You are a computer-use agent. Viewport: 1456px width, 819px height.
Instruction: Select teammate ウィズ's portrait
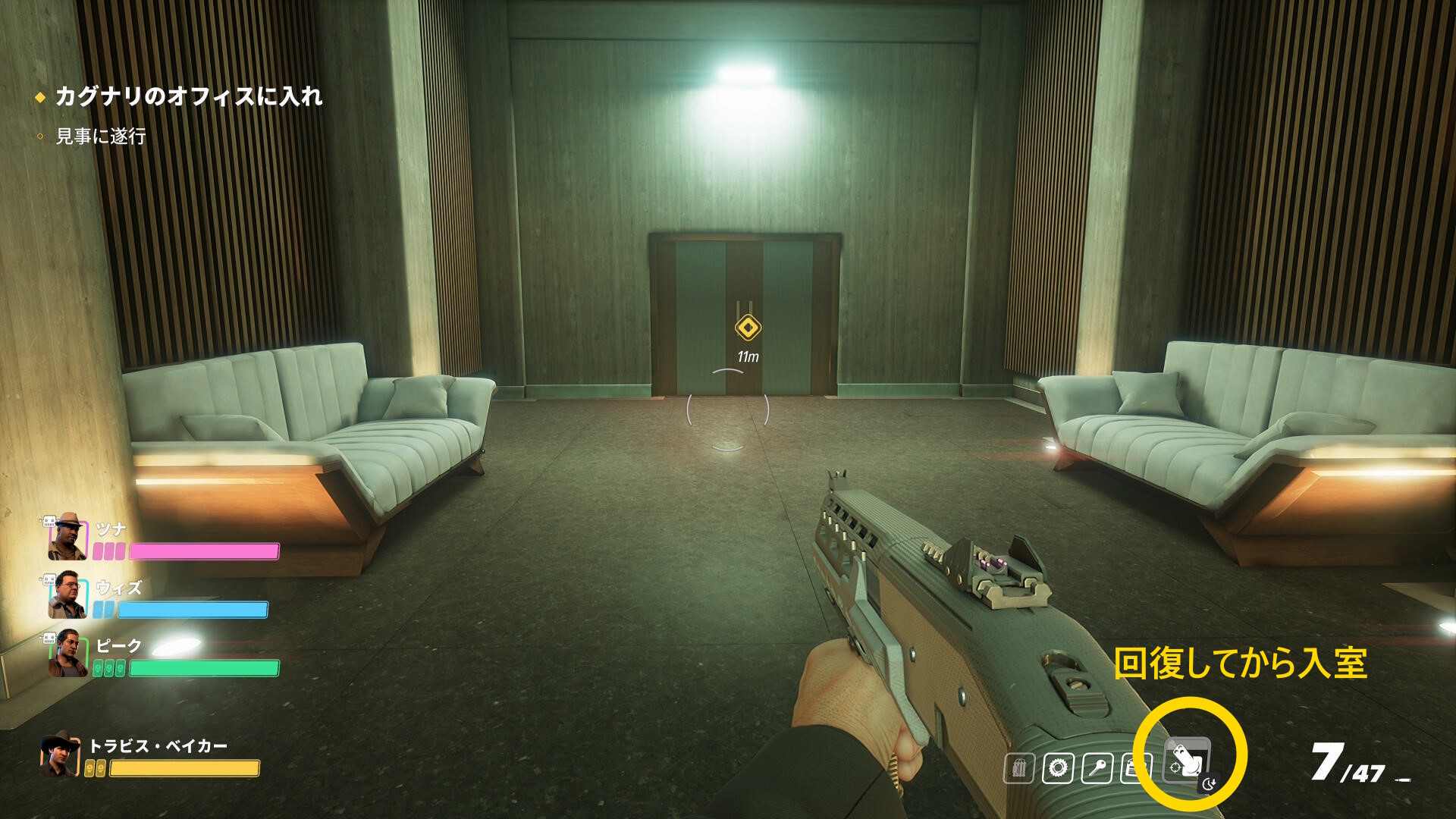(x=68, y=595)
